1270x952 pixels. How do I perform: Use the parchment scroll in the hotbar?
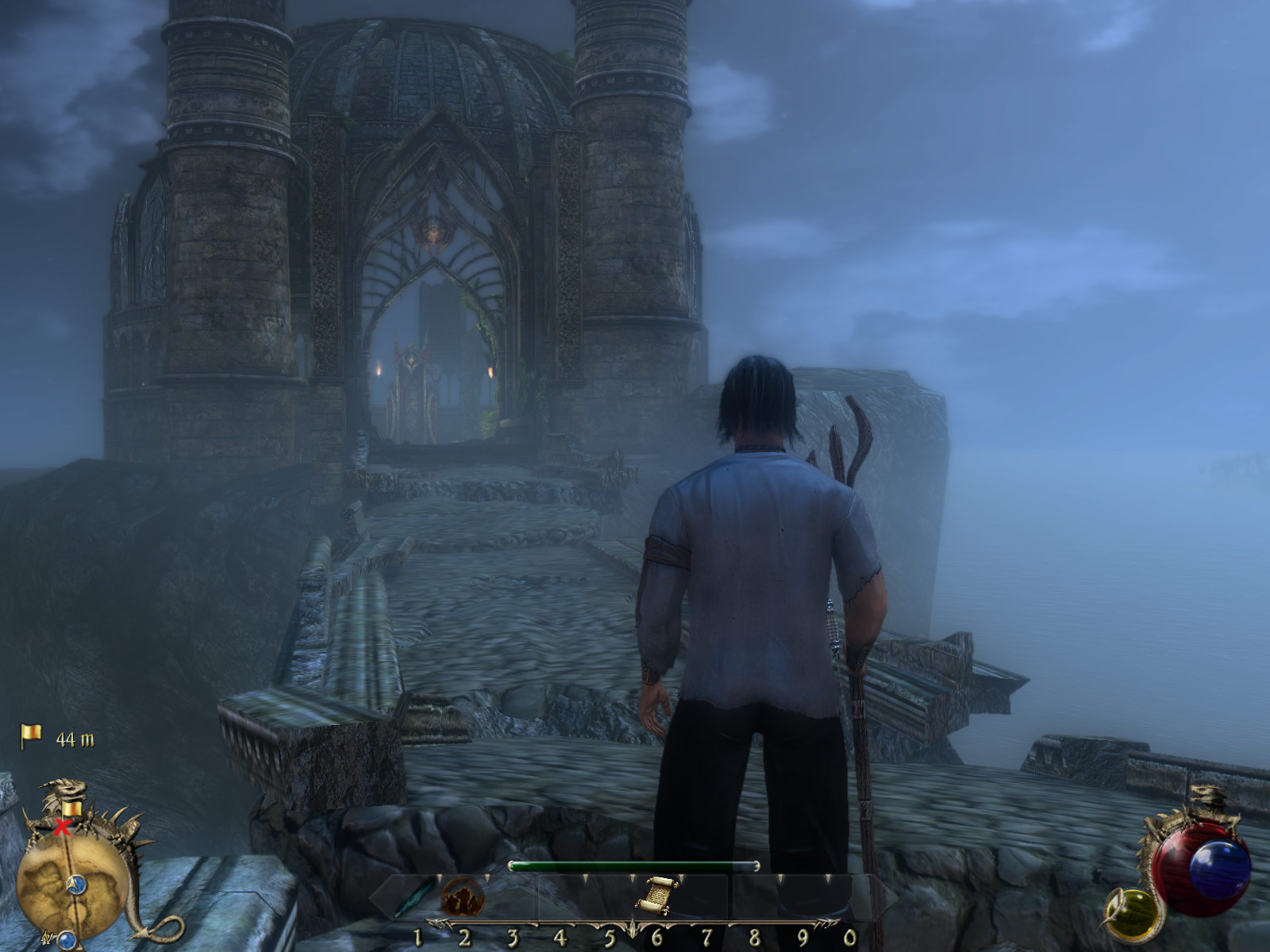pos(655,895)
